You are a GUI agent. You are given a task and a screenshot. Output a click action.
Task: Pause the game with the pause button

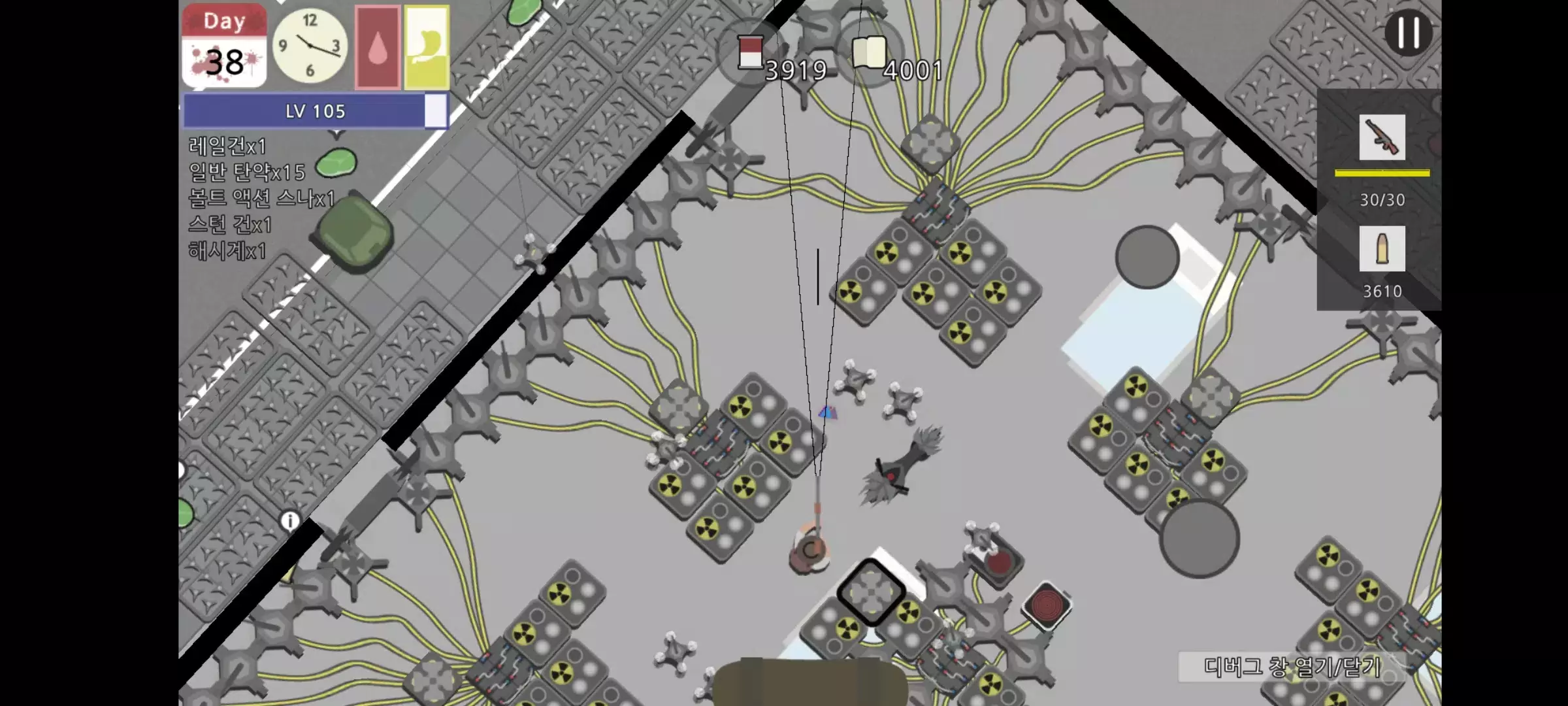1409,33
